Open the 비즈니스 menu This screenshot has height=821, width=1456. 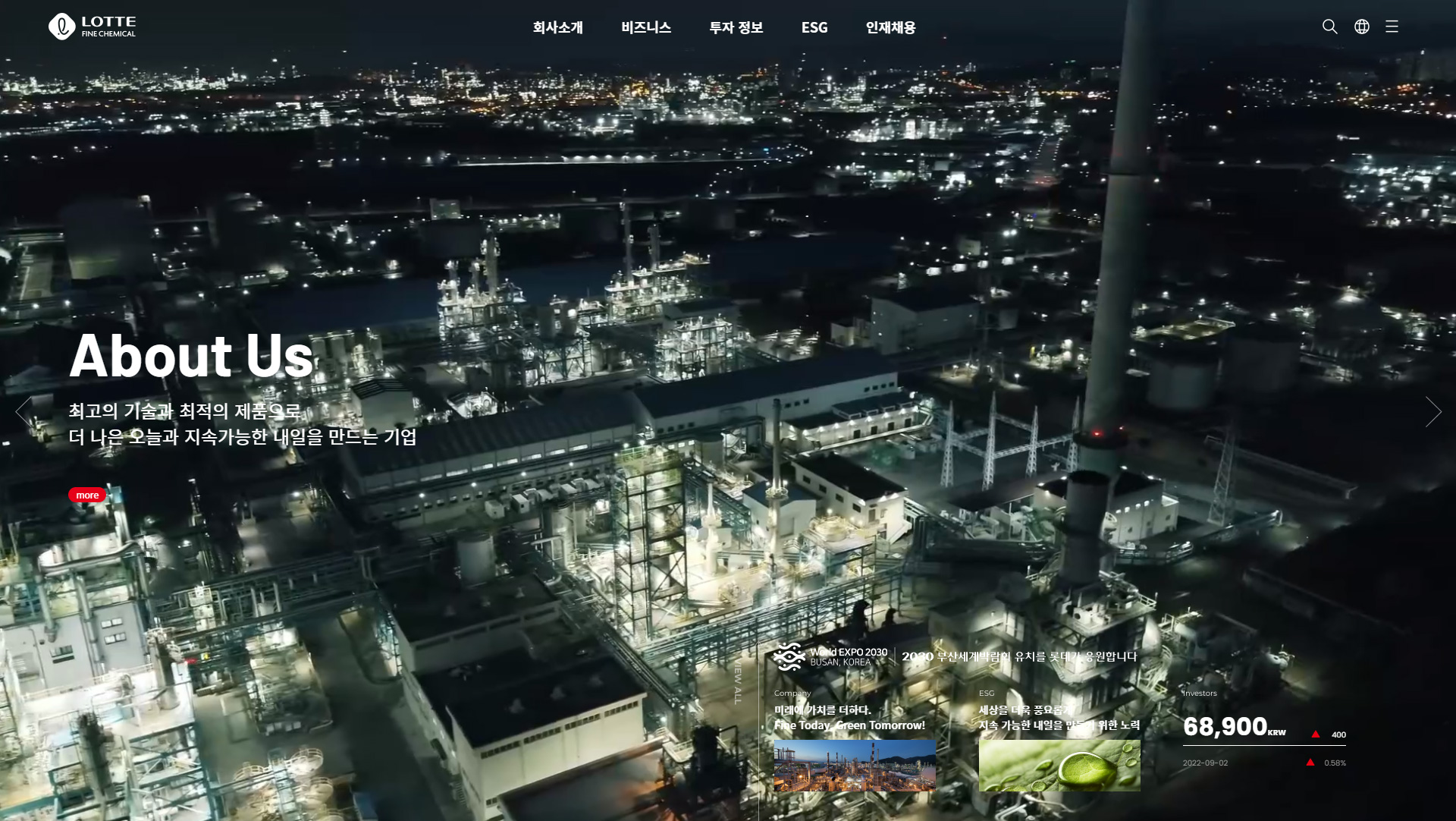coord(646,27)
